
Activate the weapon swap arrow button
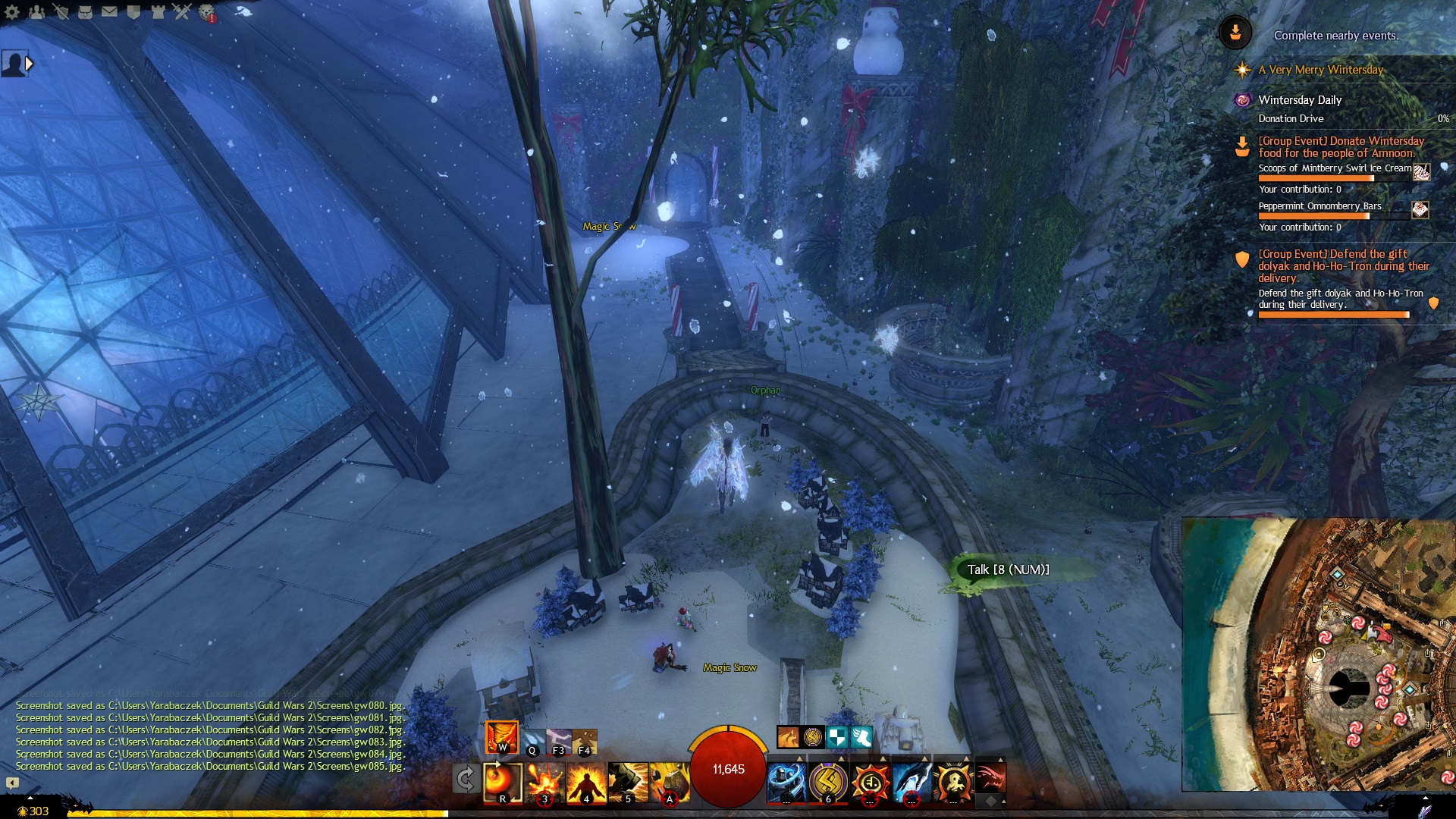[x=465, y=779]
